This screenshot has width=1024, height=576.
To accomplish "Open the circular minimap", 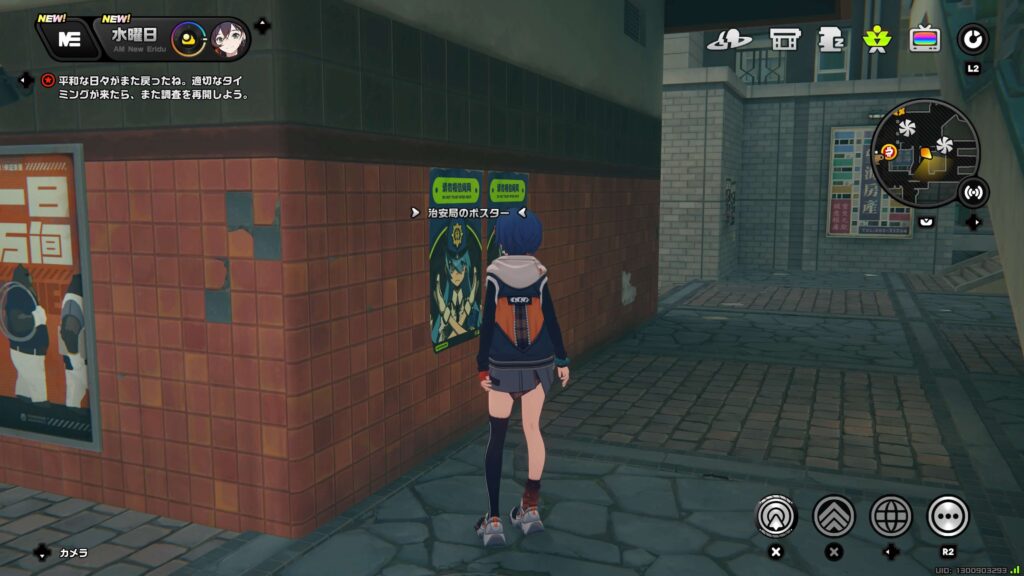I will (924, 153).
